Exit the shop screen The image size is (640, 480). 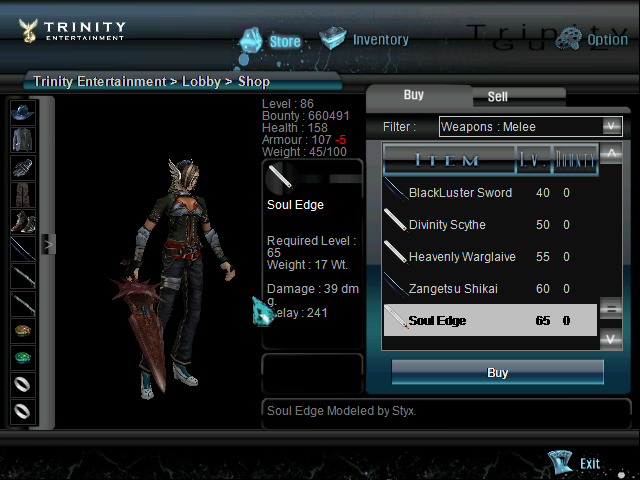click(577, 463)
